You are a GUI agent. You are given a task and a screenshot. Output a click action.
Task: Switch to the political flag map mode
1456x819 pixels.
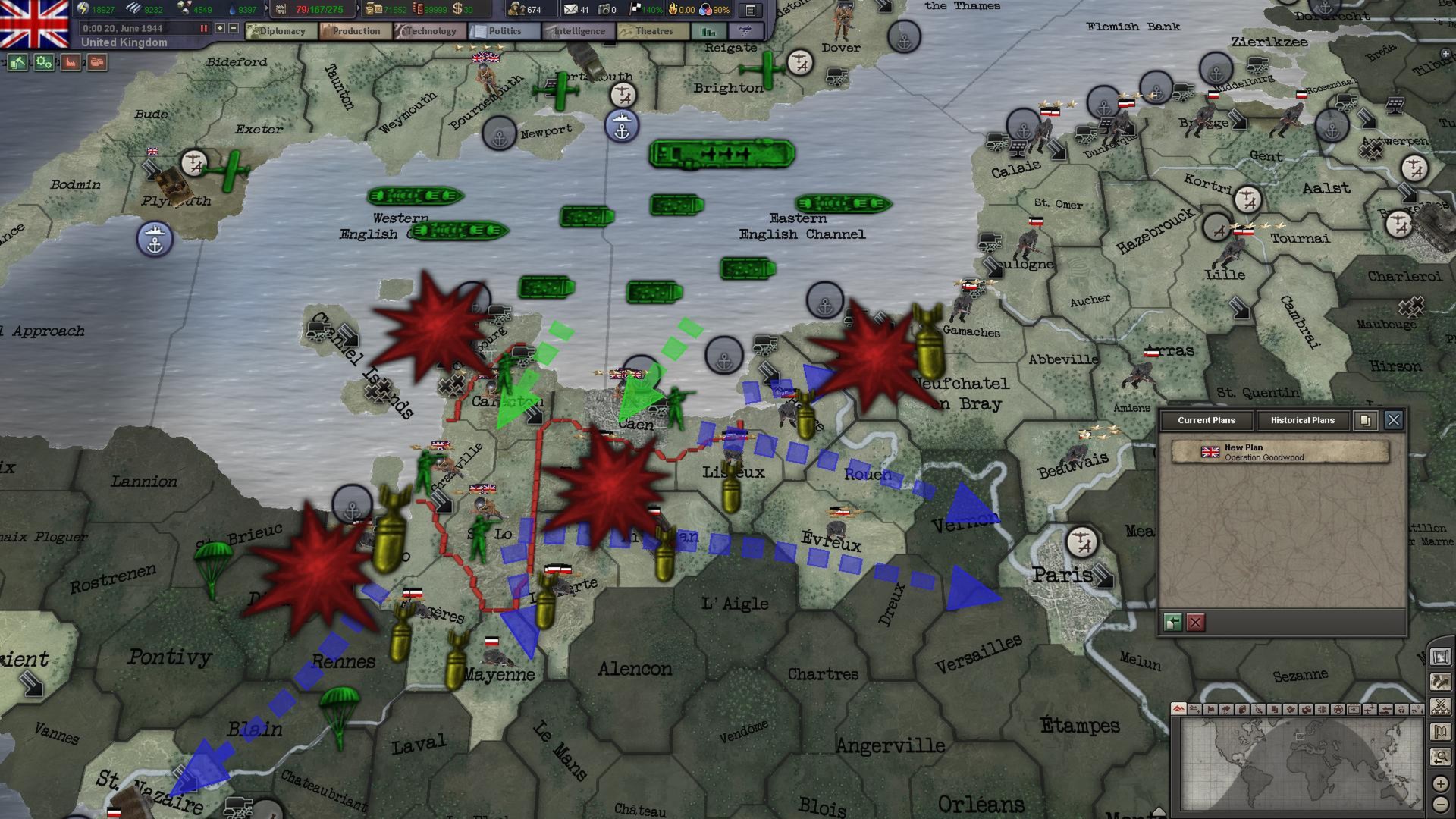pyautogui.click(x=1211, y=709)
